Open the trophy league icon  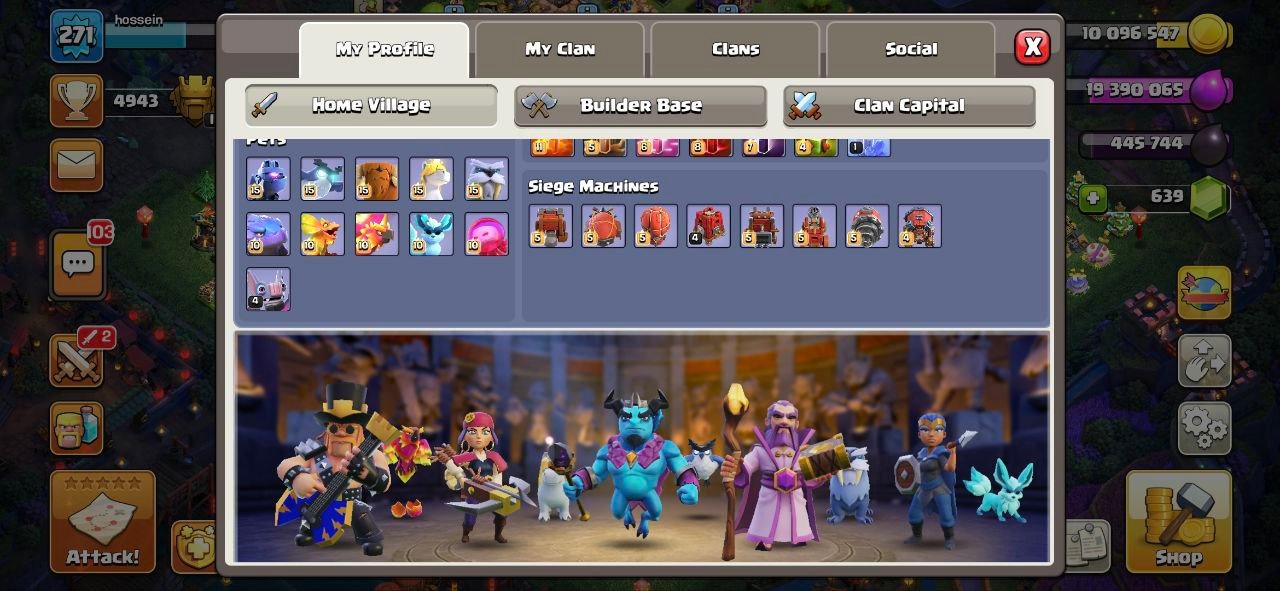coord(76,101)
